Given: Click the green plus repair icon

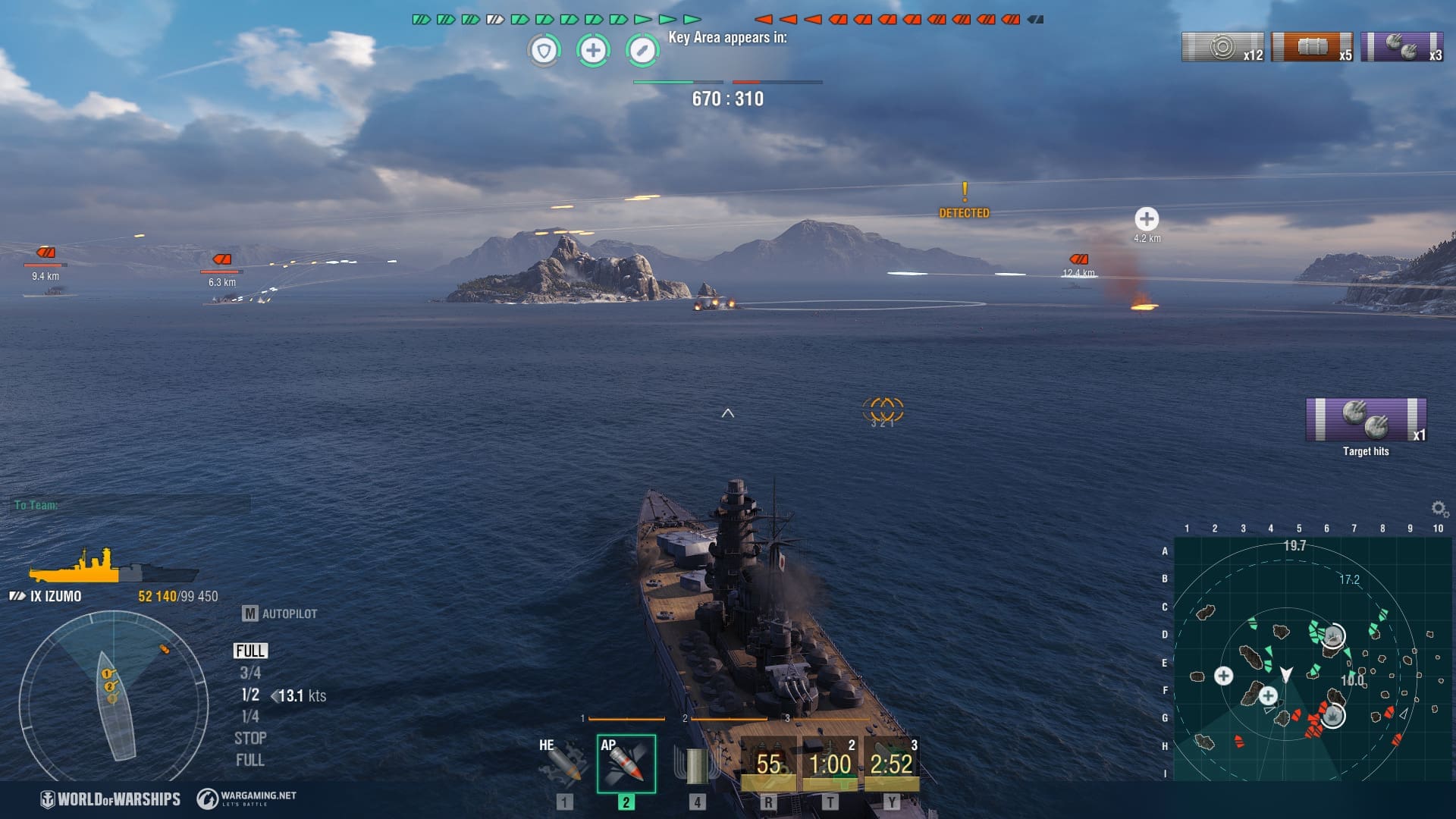Looking at the screenshot, I should tap(593, 51).
